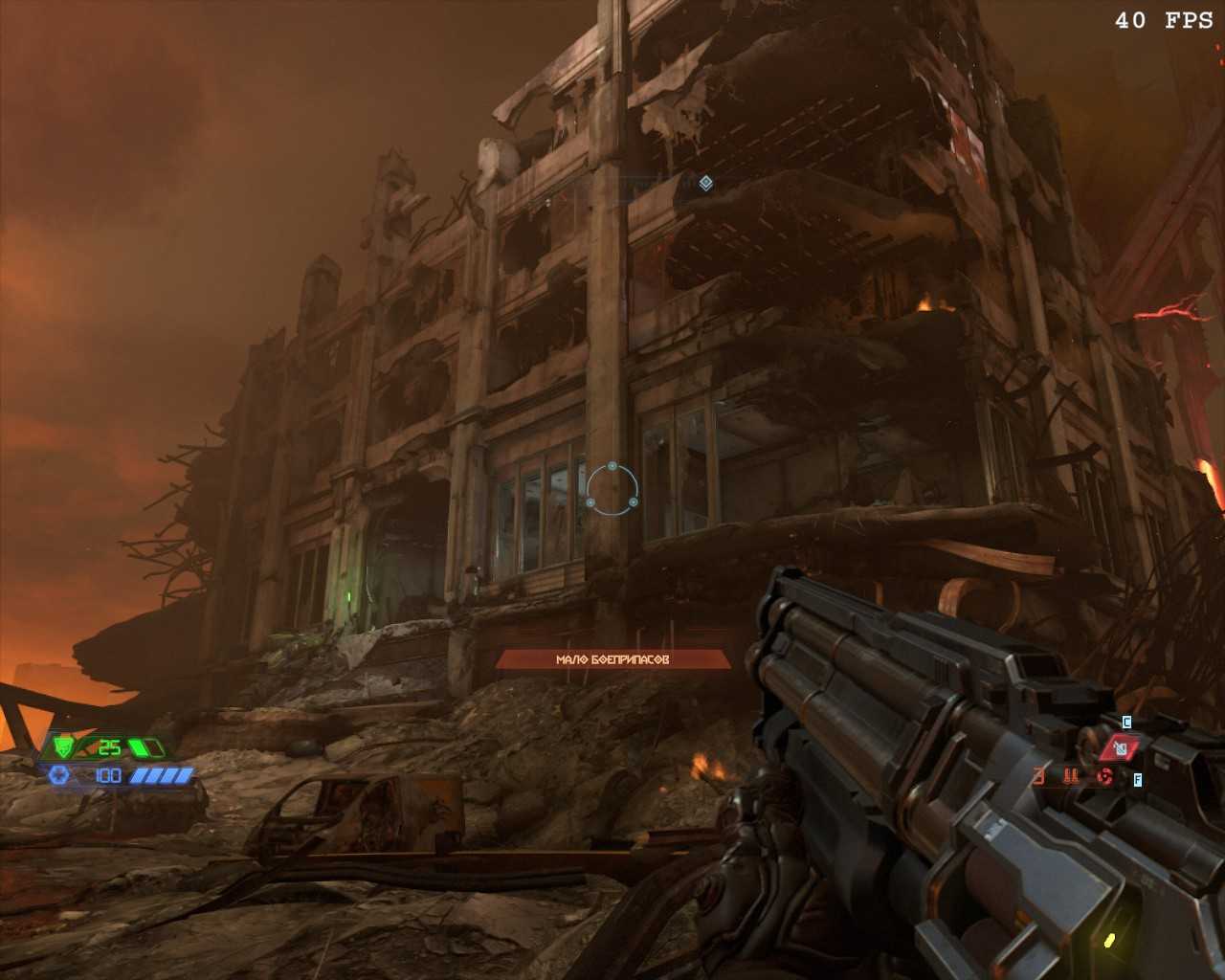Select the red equipment item icon
This screenshot has height=980, width=1225.
point(1119,747)
